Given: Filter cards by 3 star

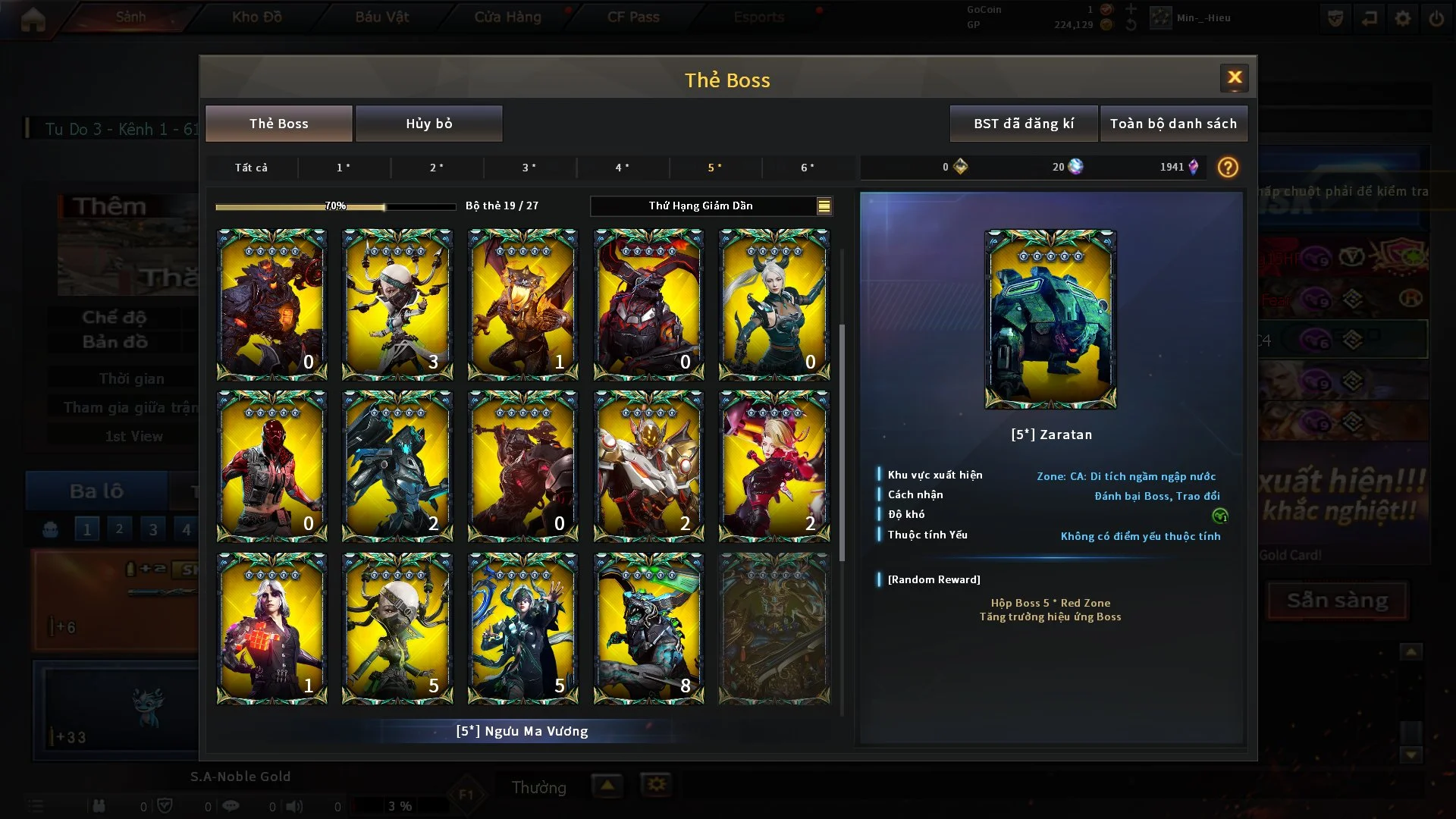Looking at the screenshot, I should click(529, 168).
